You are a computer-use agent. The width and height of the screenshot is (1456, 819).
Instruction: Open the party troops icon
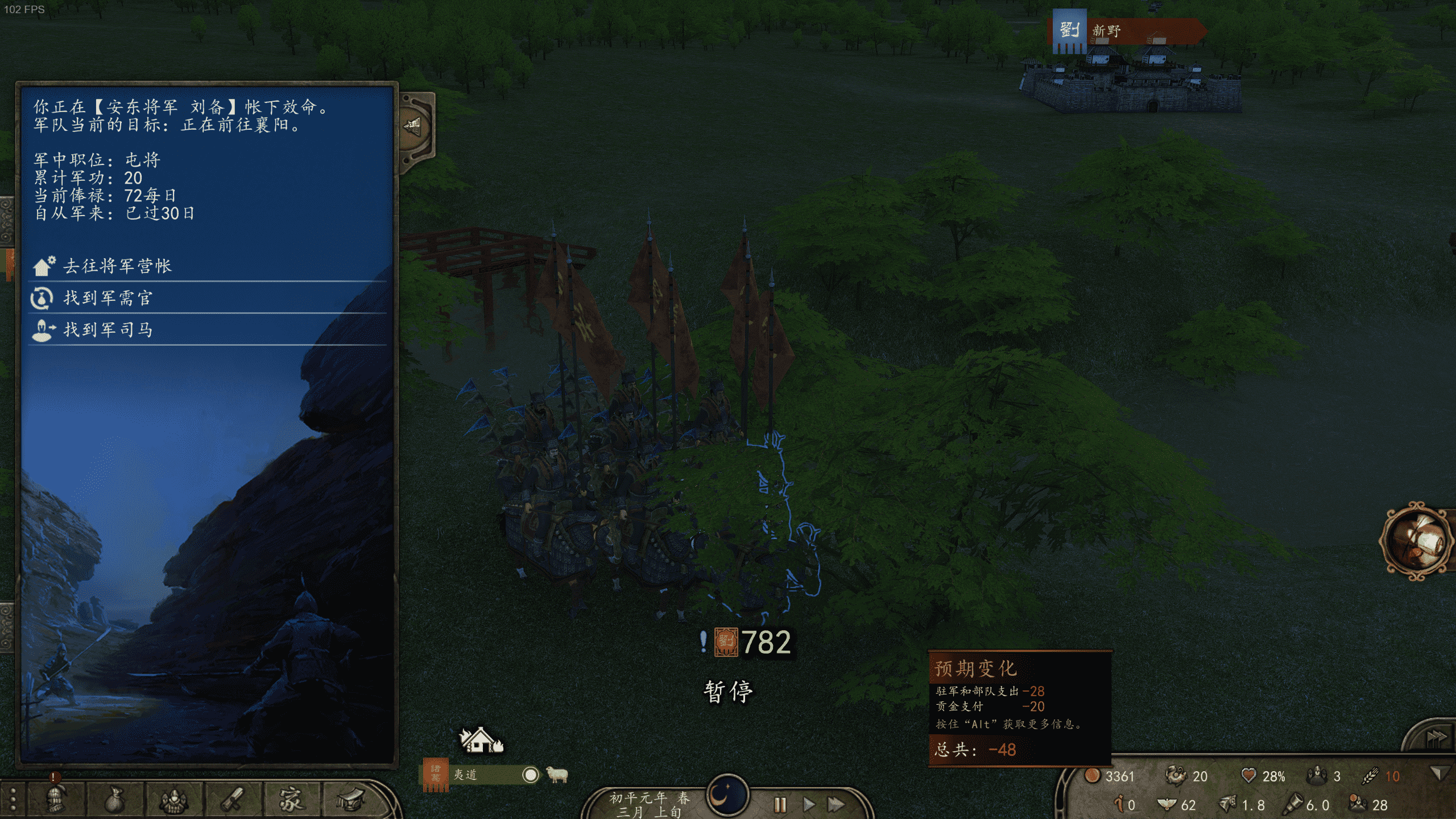[x=174, y=800]
